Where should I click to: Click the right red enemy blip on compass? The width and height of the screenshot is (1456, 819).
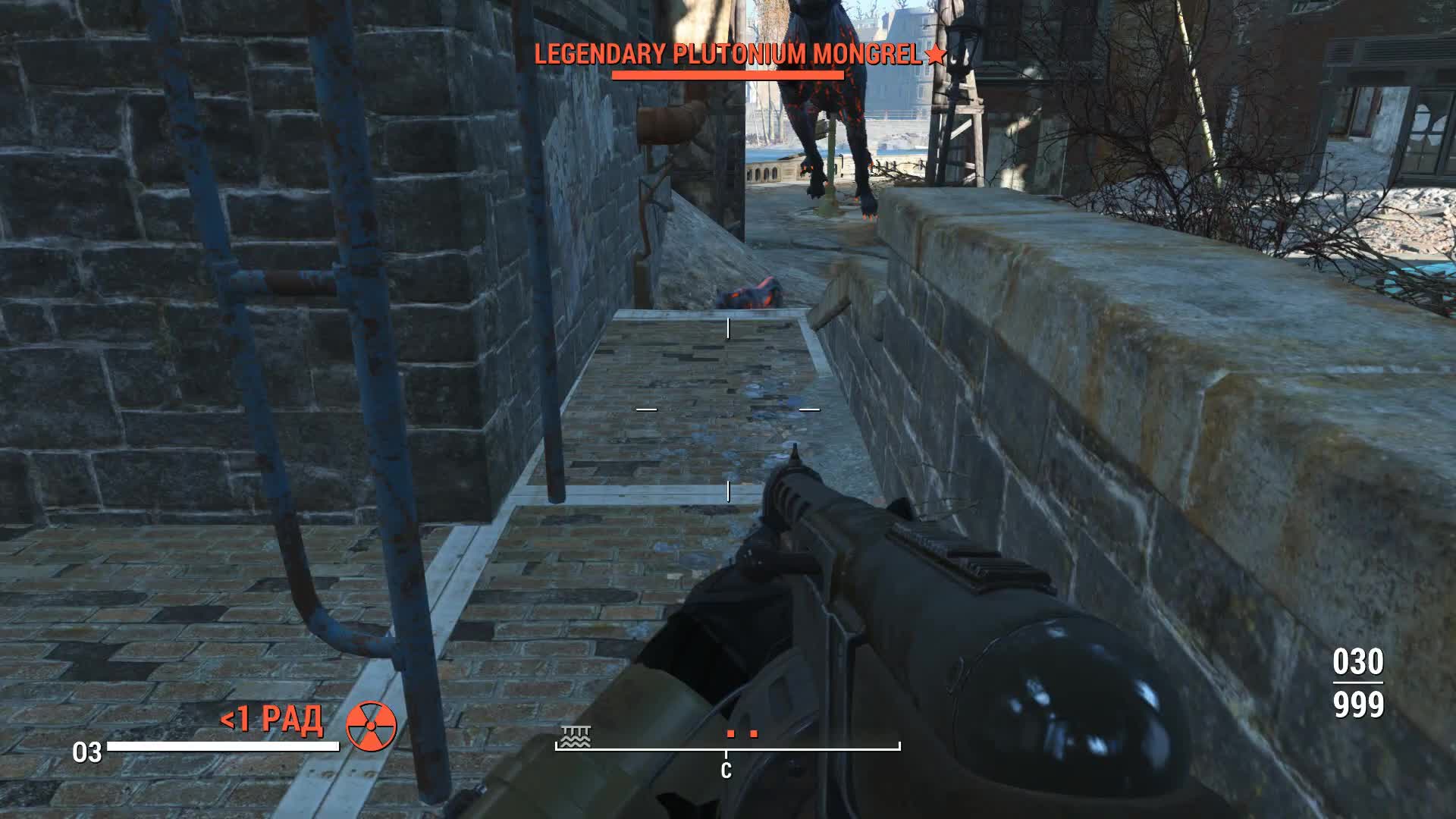(x=755, y=733)
